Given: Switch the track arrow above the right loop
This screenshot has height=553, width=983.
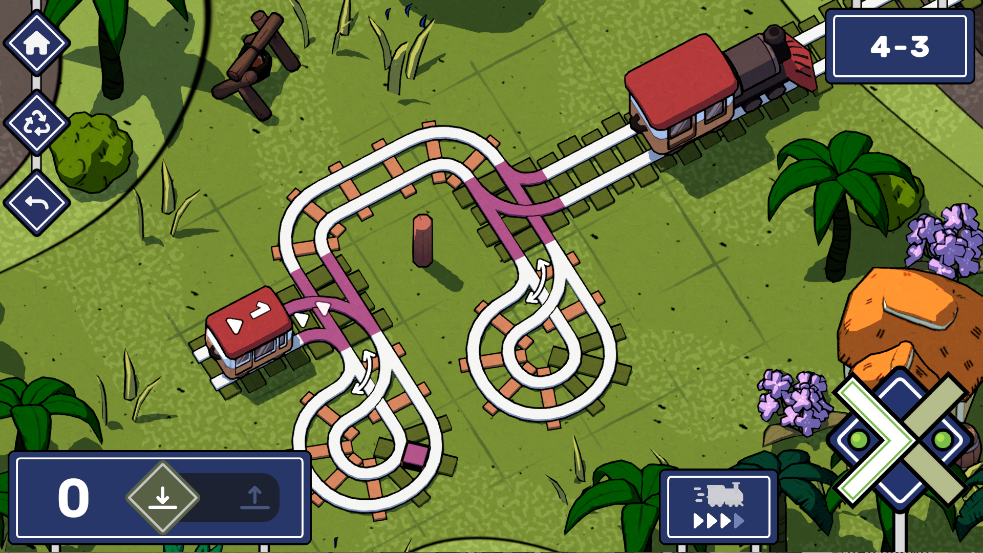Looking at the screenshot, I should coord(541,277).
